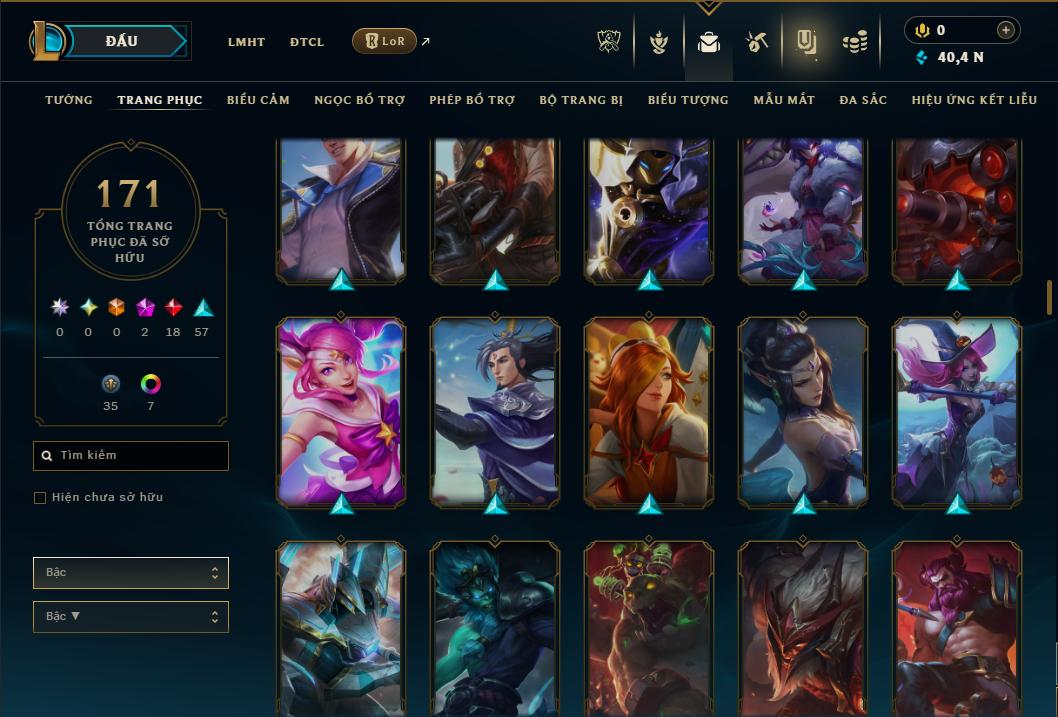Add RP with the plus button
Viewport: 1058px width, 717px height.
[x=1006, y=30]
